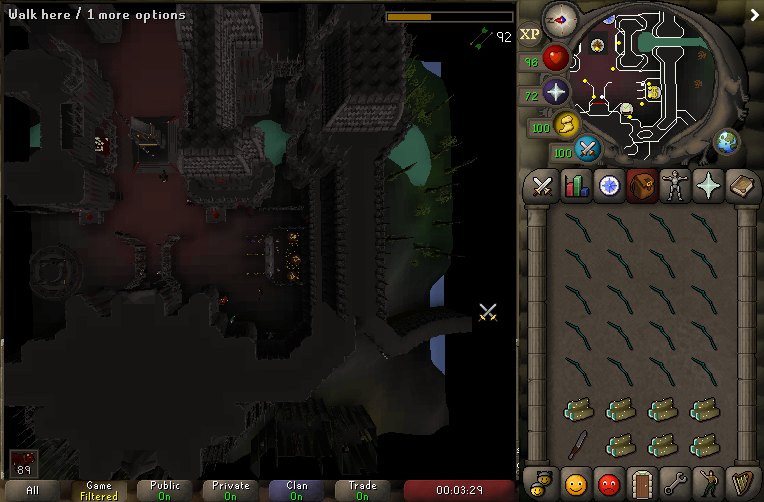Open the Friends List tab
The image size is (764, 502).
pyautogui.click(x=575, y=483)
